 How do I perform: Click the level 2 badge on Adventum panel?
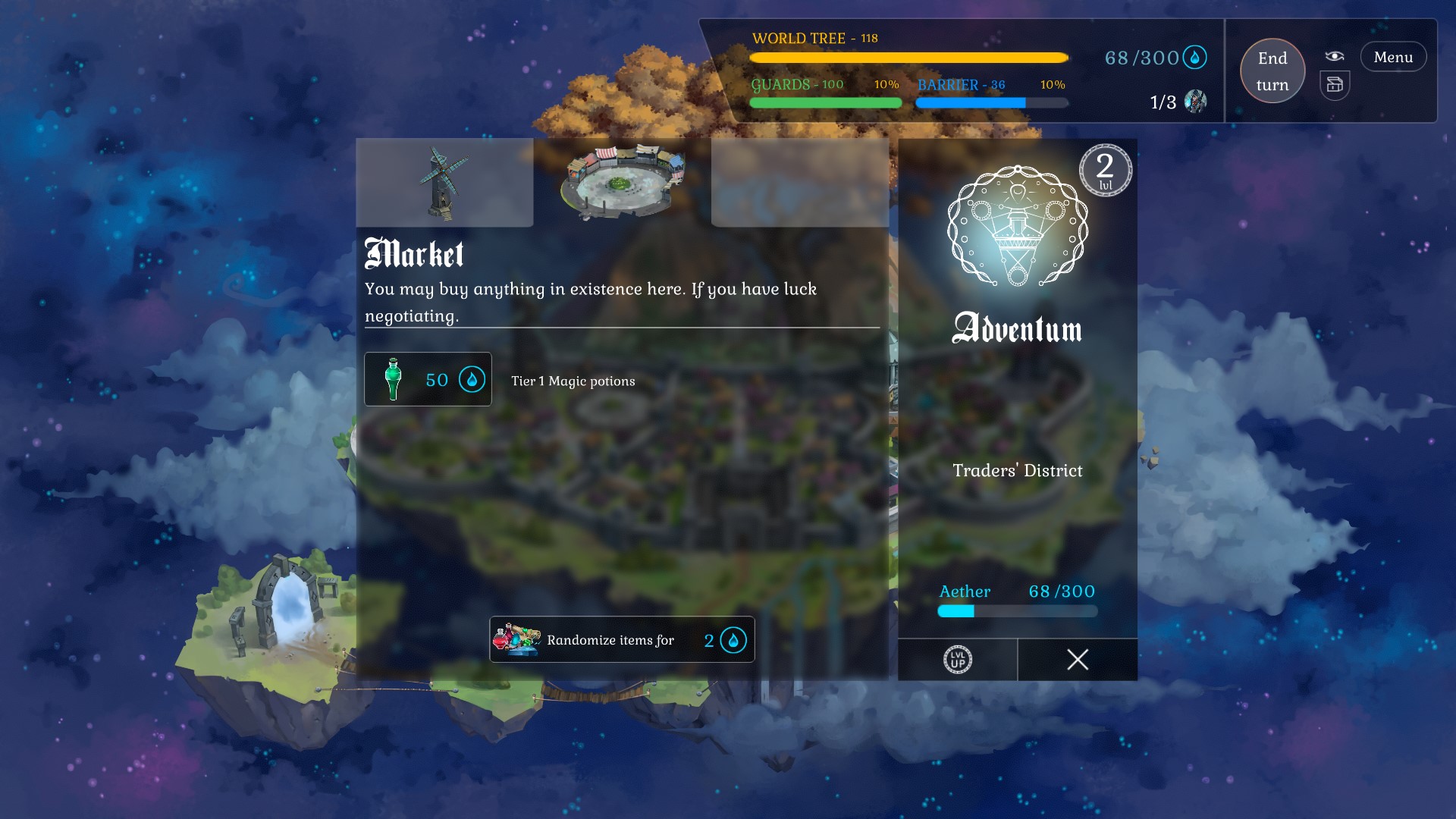[x=1106, y=170]
